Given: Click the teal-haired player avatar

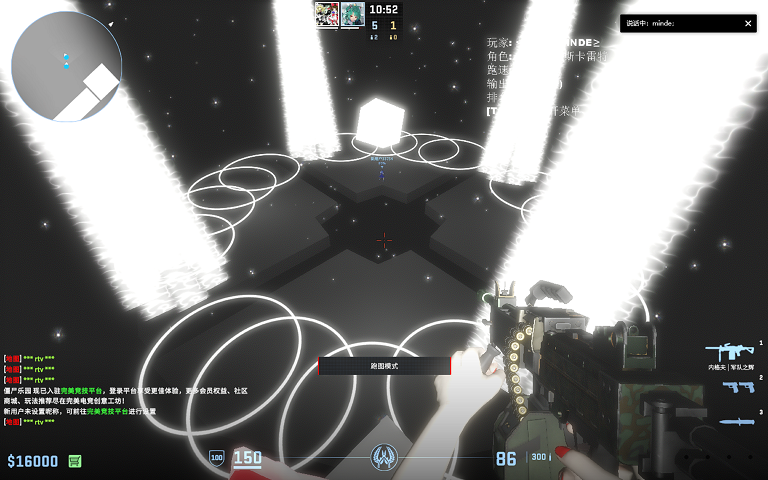Looking at the screenshot, I should [351, 14].
